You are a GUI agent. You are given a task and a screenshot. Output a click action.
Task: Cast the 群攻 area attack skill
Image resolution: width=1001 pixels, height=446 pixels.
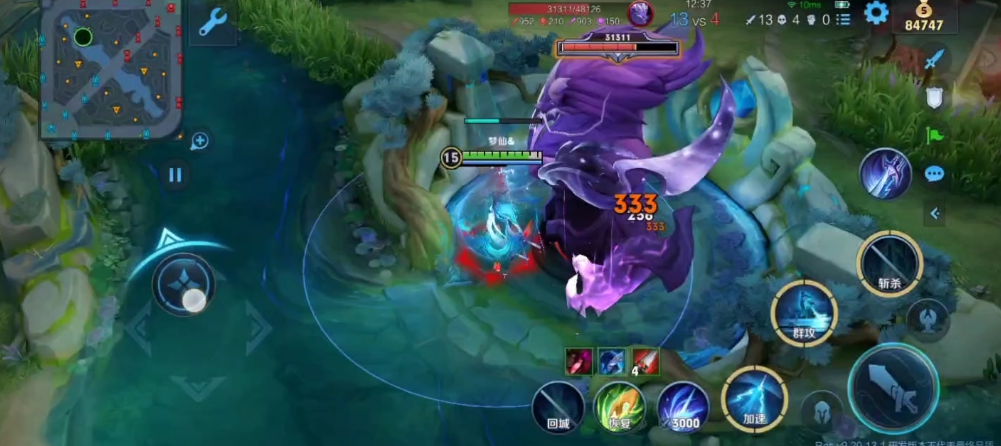[x=804, y=311]
